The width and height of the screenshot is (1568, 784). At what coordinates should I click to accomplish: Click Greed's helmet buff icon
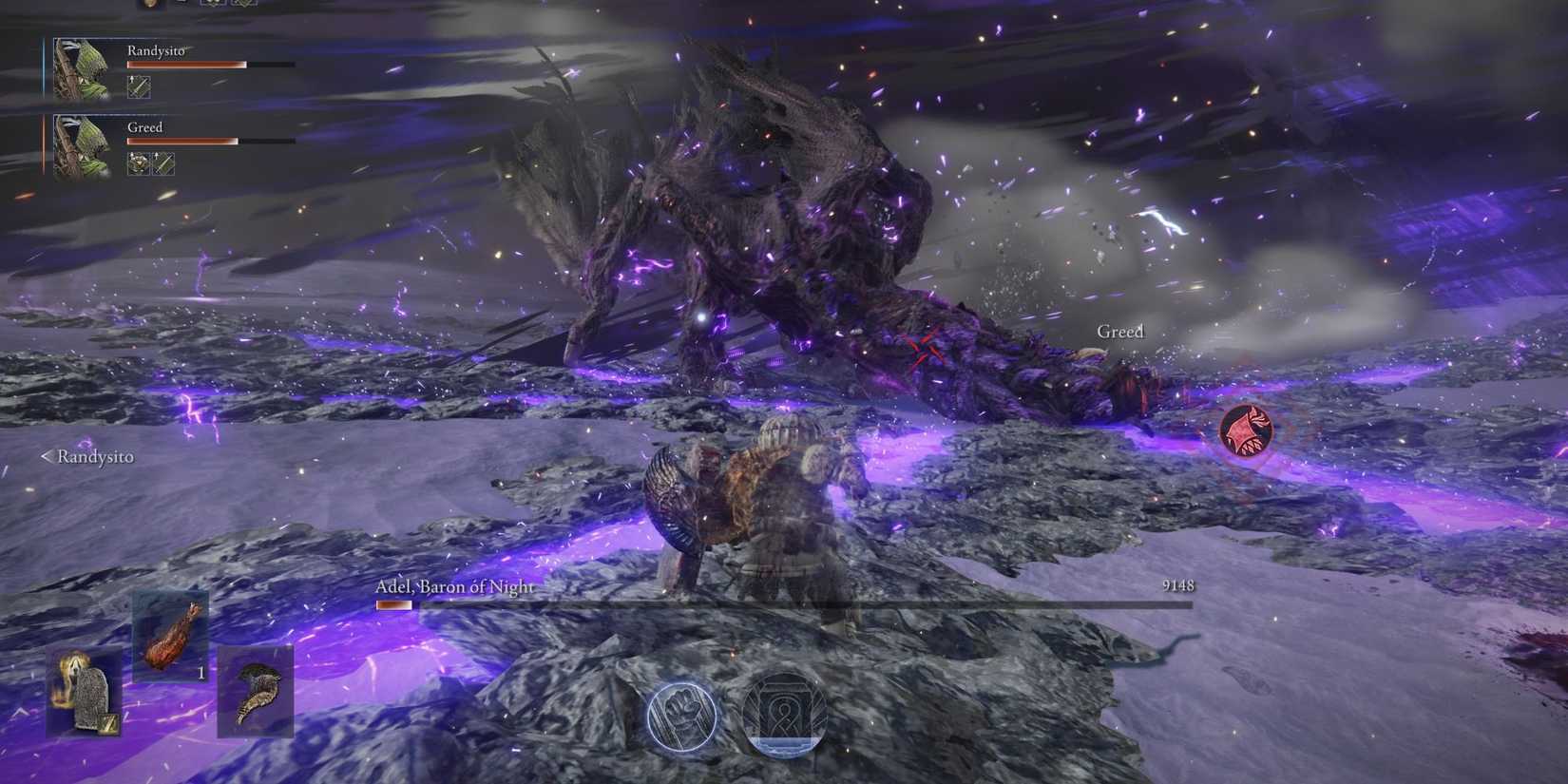[x=138, y=163]
